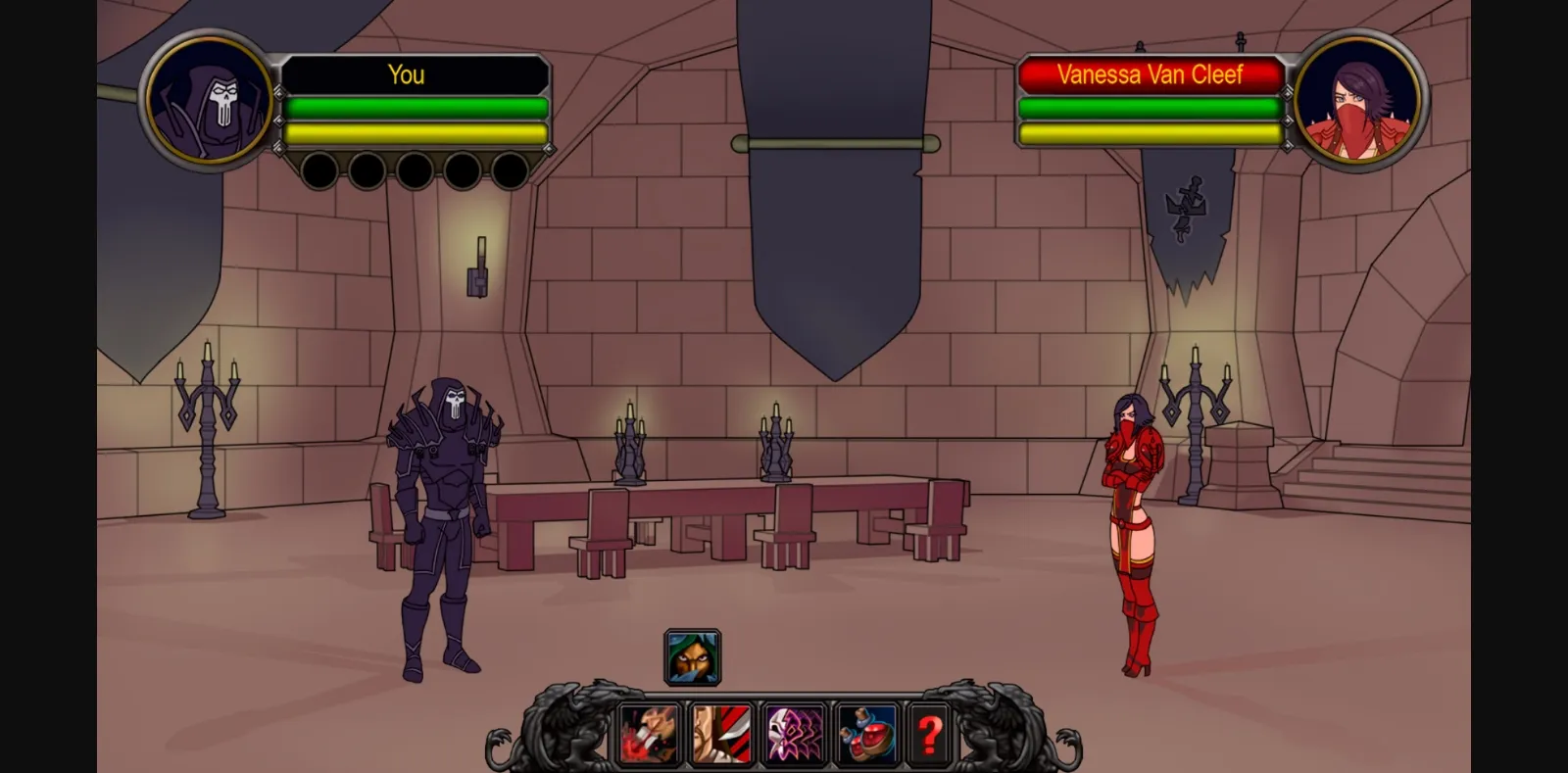Activate the hooded rogue stealth ability
This screenshot has height=773, width=1568.
point(693,656)
